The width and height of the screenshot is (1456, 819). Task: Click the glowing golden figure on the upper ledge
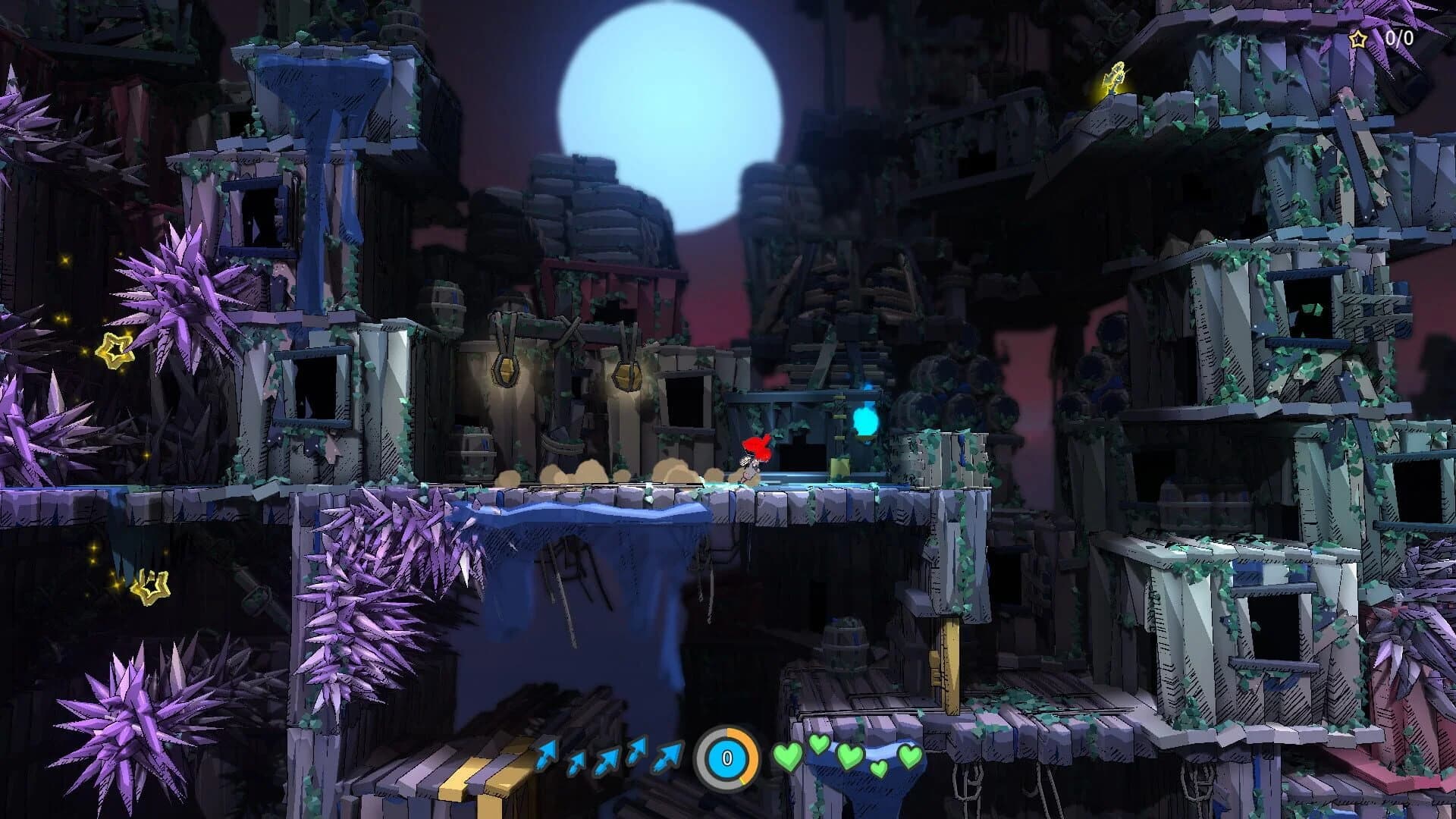[1115, 76]
